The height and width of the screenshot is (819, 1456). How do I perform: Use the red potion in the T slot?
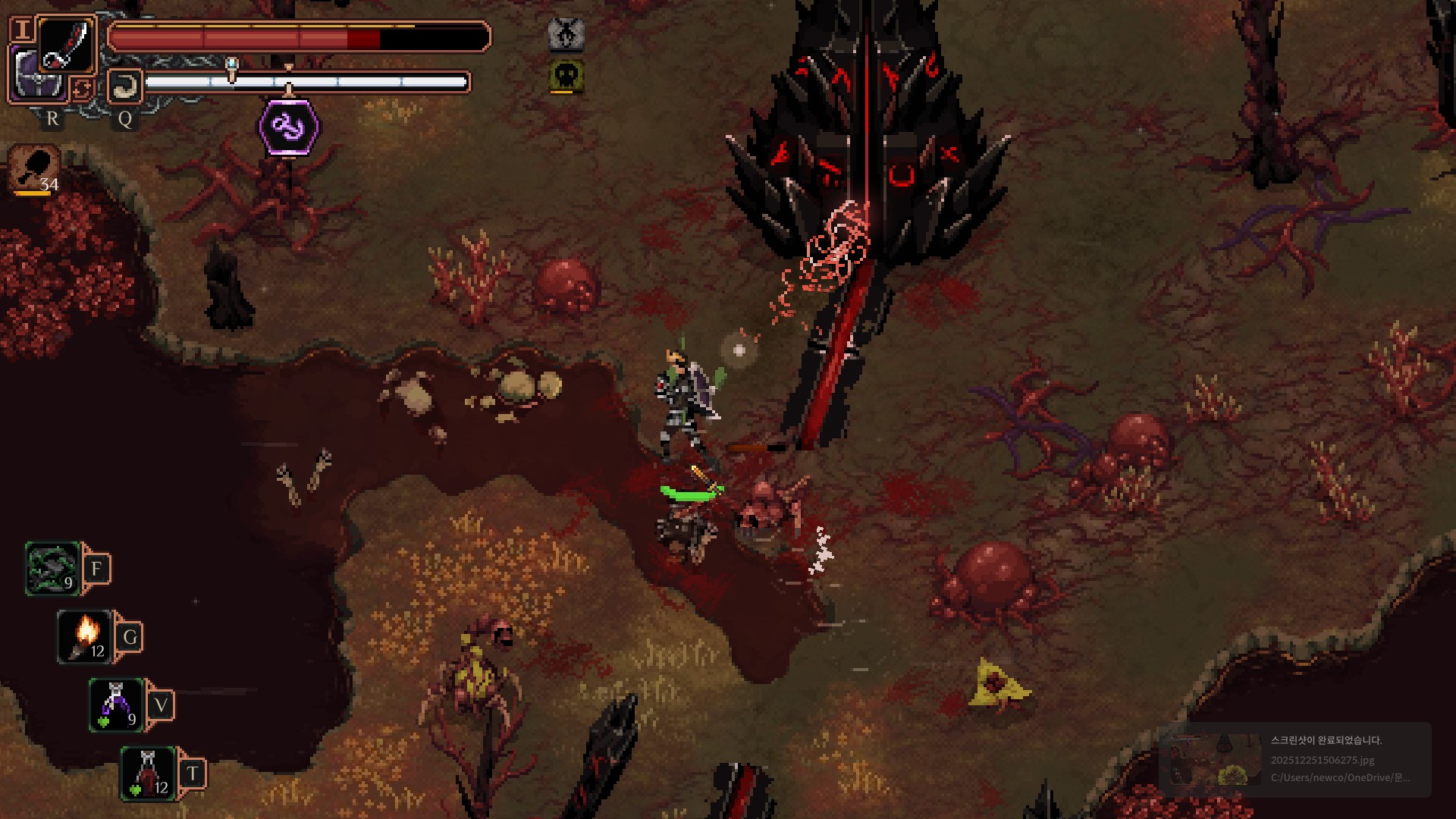149,773
